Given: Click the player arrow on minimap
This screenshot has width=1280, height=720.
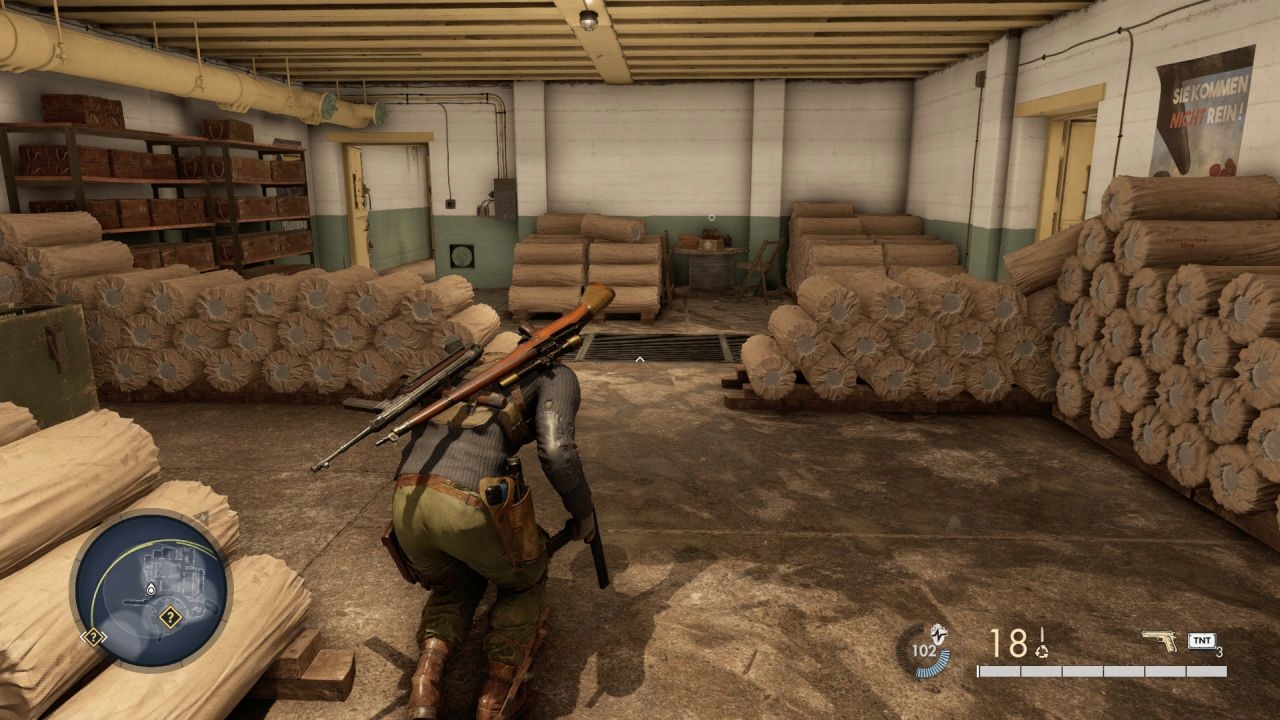Looking at the screenshot, I should (150, 591).
